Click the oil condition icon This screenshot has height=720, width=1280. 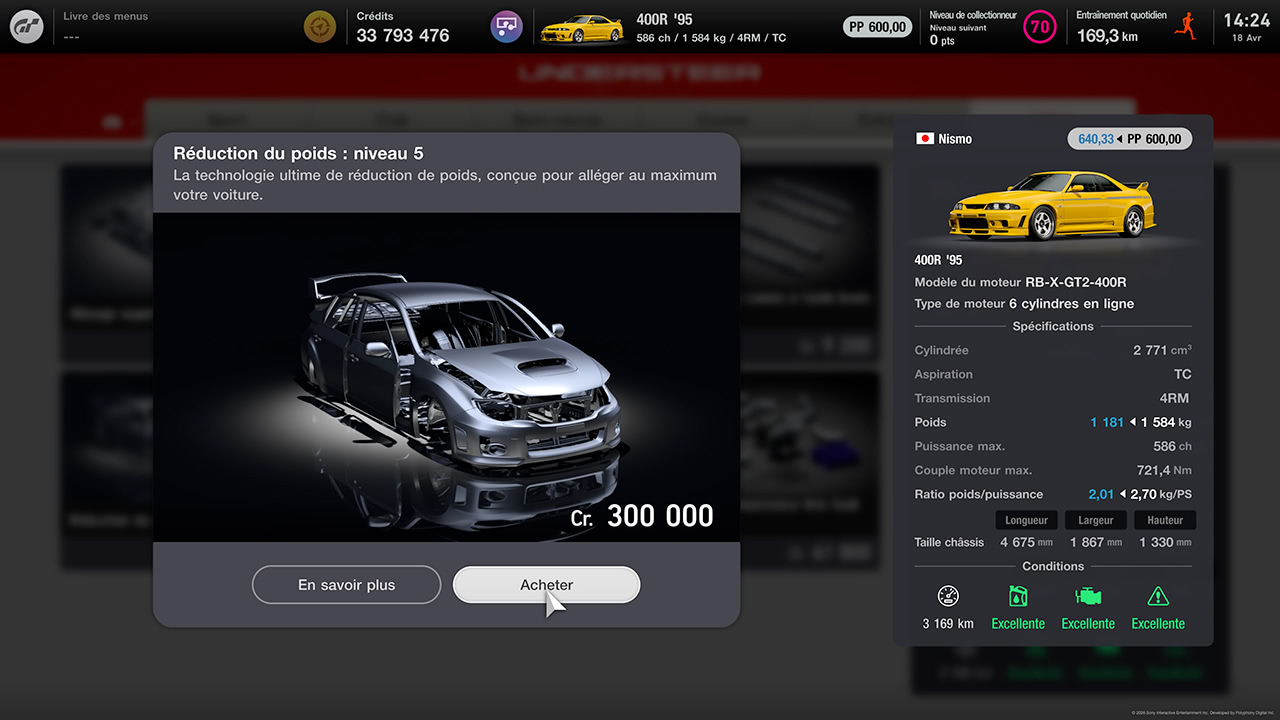click(x=1018, y=596)
